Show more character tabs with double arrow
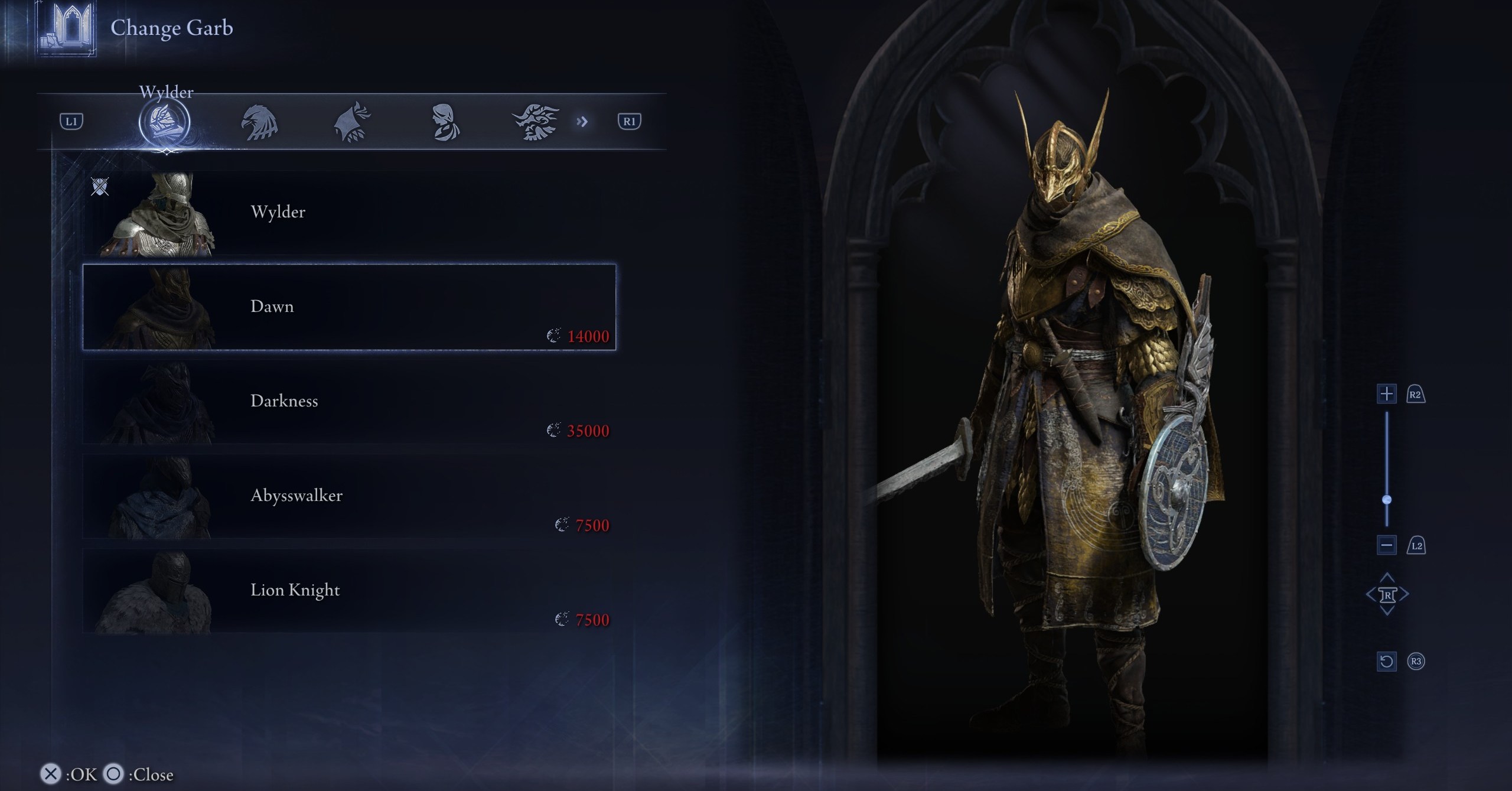The width and height of the screenshot is (1512, 791). click(582, 122)
